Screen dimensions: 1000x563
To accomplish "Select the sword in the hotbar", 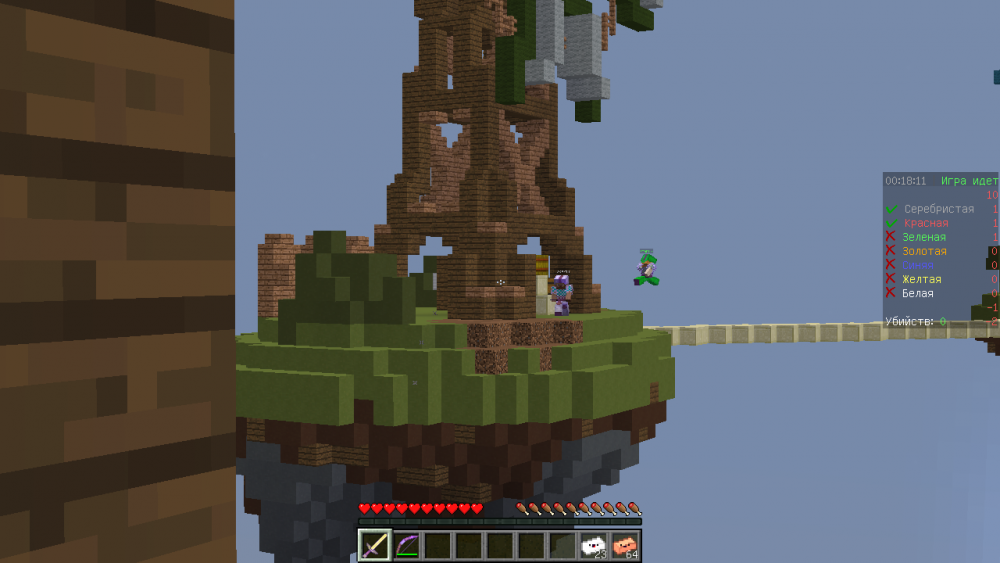I will pyautogui.click(x=375, y=545).
